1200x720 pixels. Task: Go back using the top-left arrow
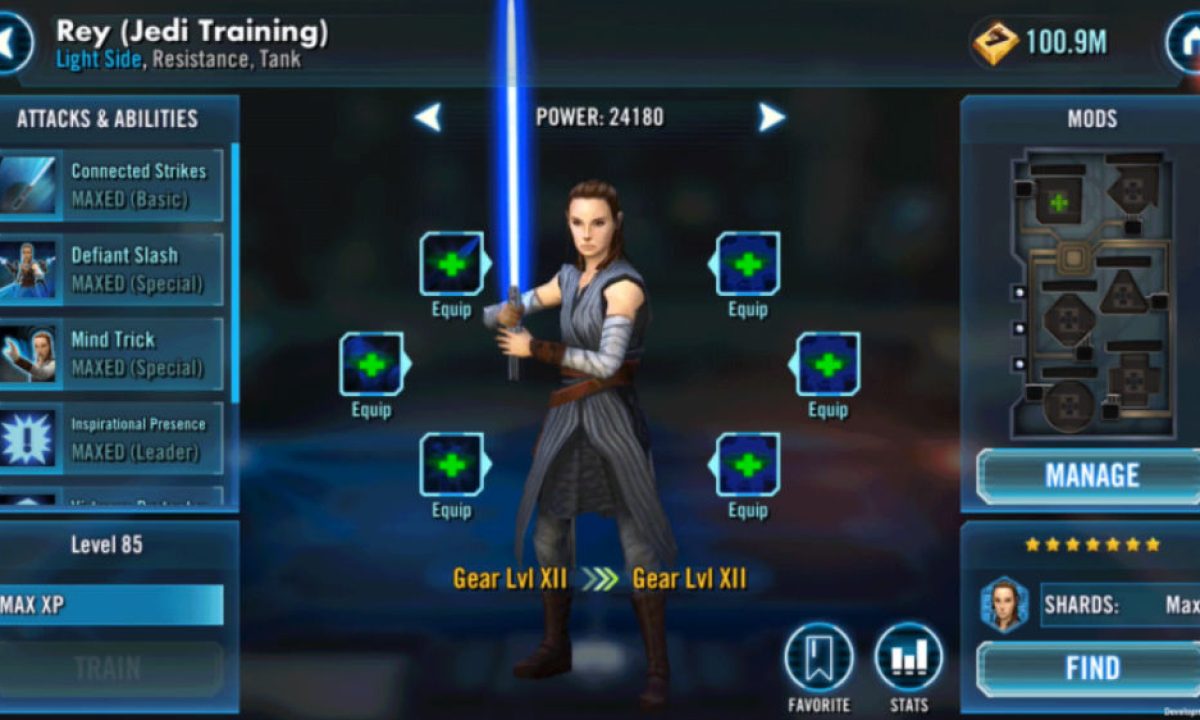coord(12,43)
